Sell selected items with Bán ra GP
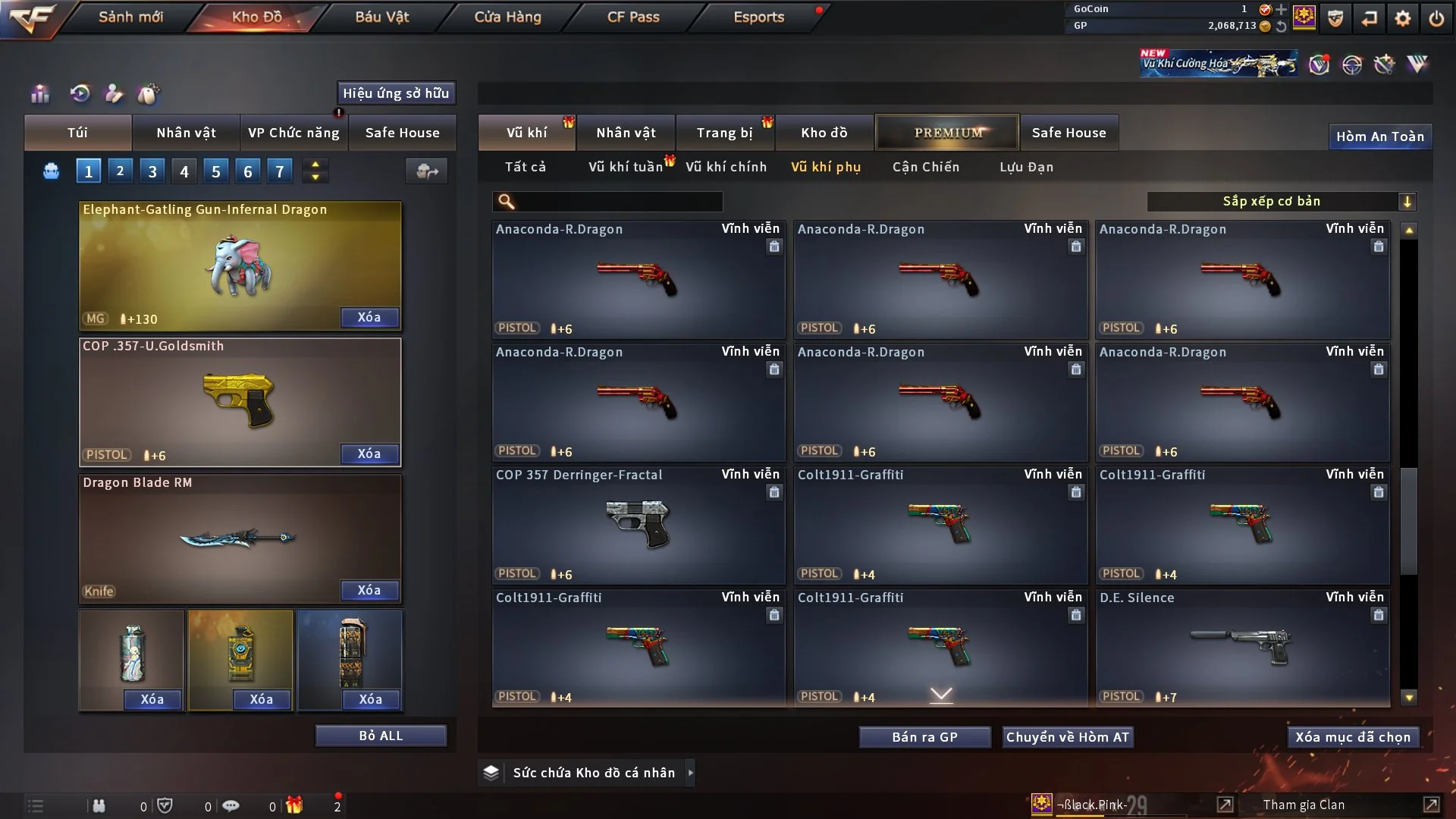 coord(924,737)
